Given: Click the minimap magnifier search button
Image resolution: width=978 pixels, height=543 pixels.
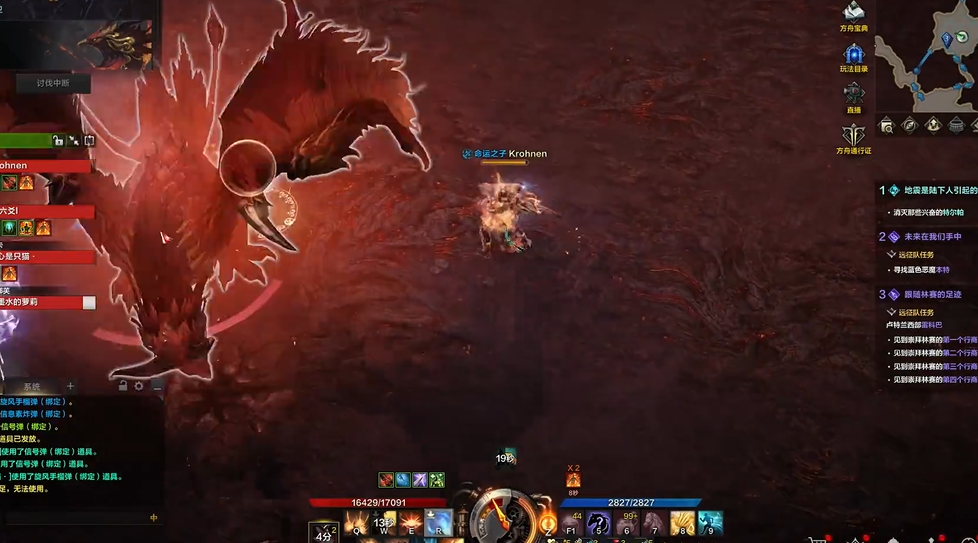Looking at the screenshot, I should point(886,125).
